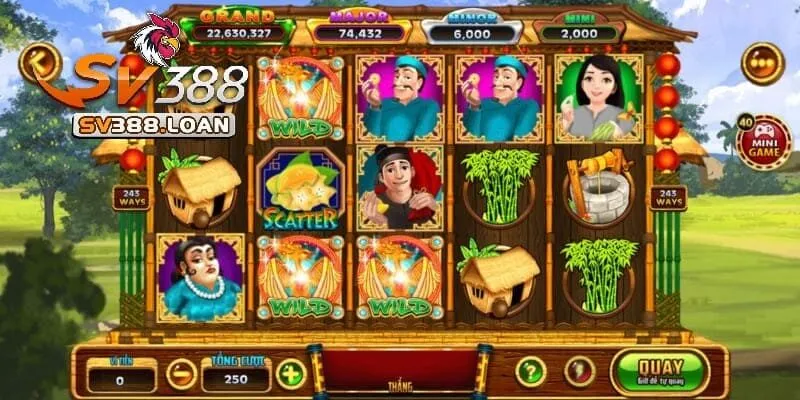Open the question mark help button

(x=530, y=372)
